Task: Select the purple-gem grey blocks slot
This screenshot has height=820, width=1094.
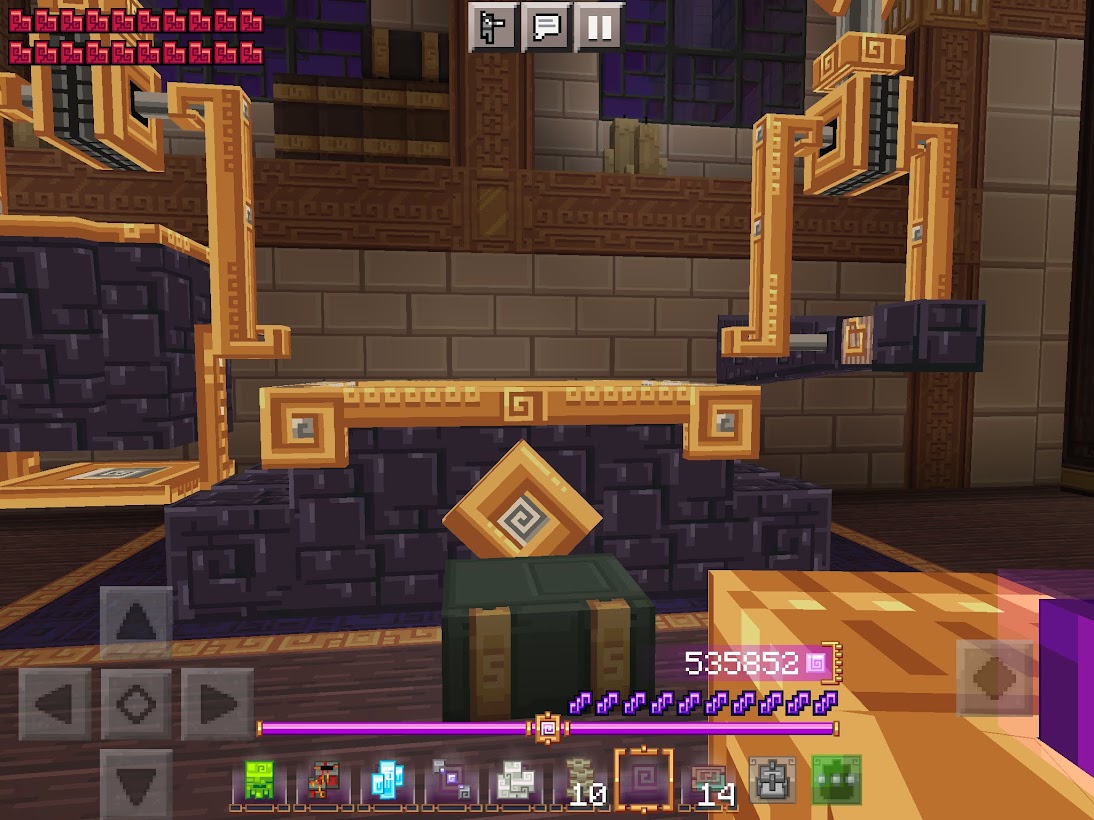Action: pos(449,780)
